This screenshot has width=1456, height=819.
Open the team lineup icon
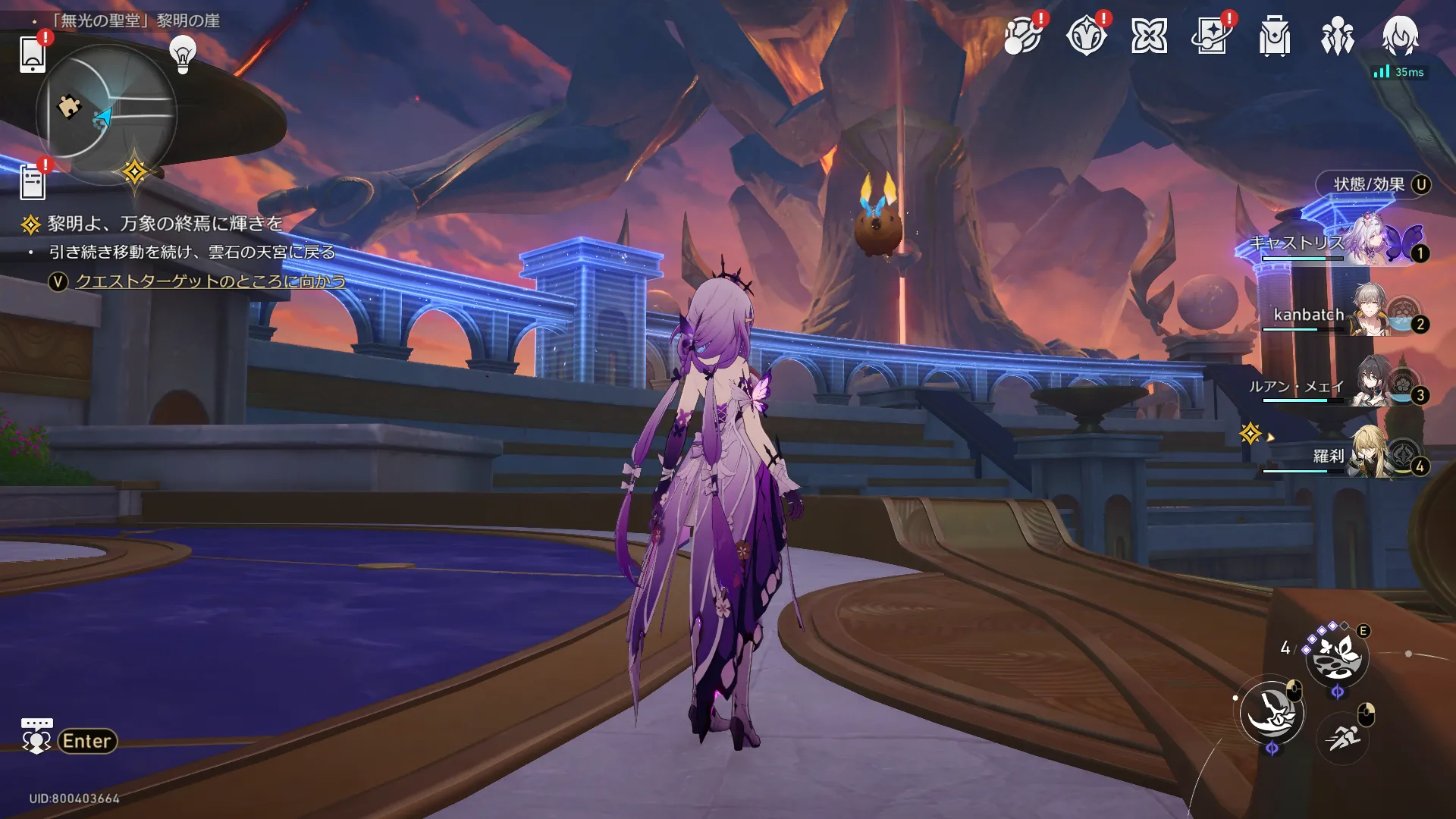pyautogui.click(x=1338, y=36)
